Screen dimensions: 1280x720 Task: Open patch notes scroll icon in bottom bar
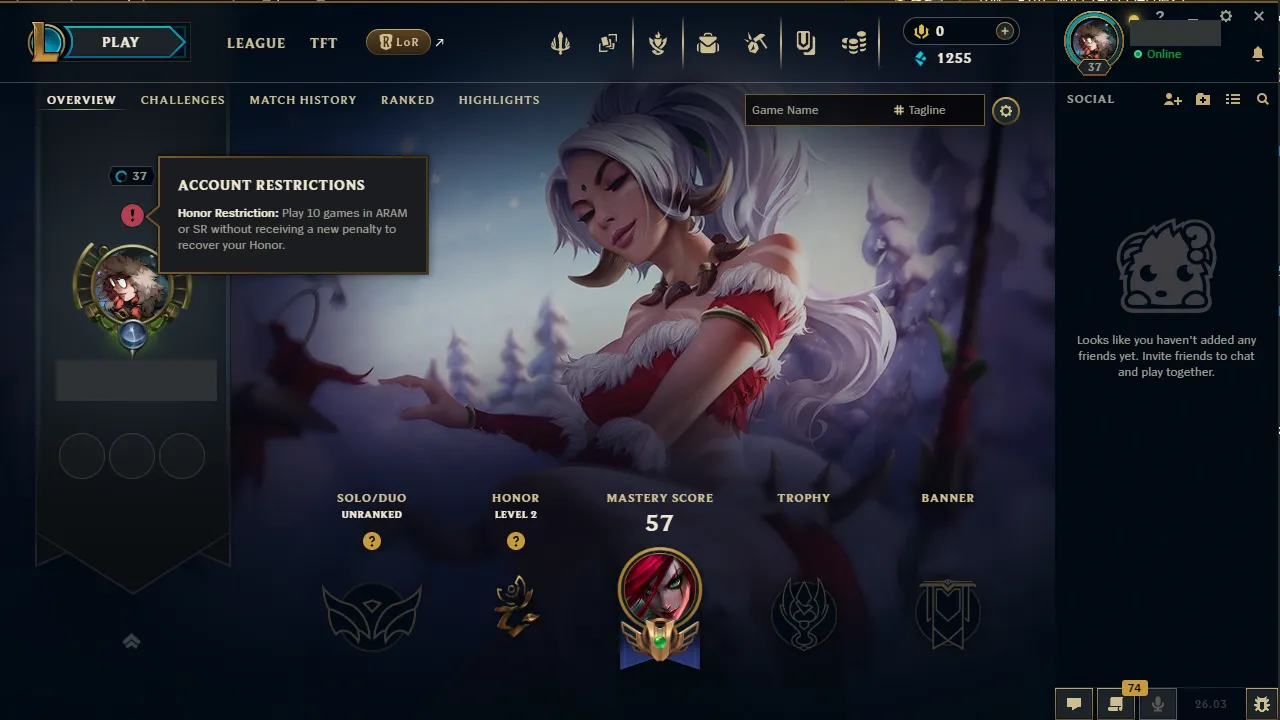1114,704
